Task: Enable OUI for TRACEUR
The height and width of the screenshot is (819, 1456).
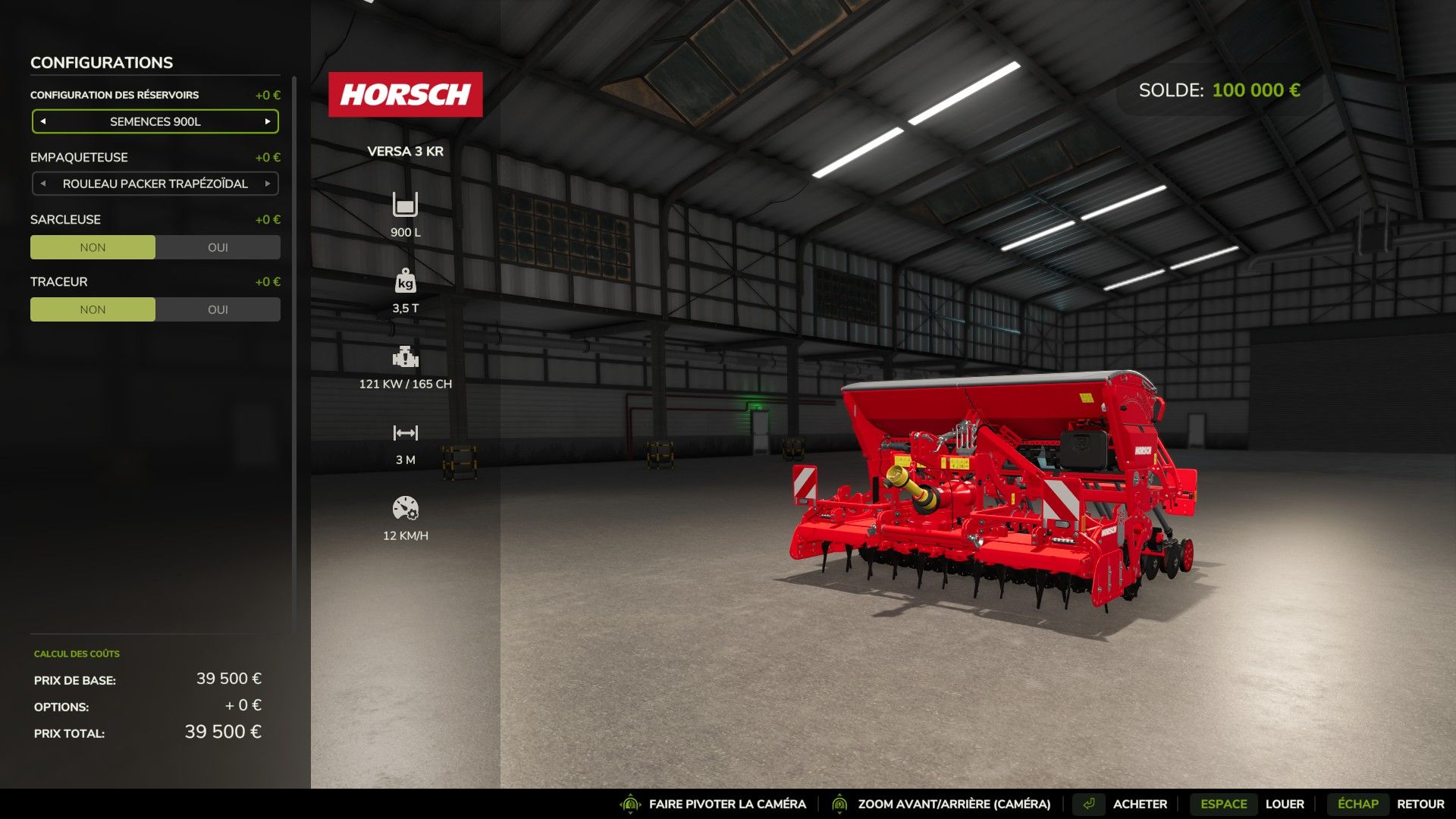Action: coord(218,309)
